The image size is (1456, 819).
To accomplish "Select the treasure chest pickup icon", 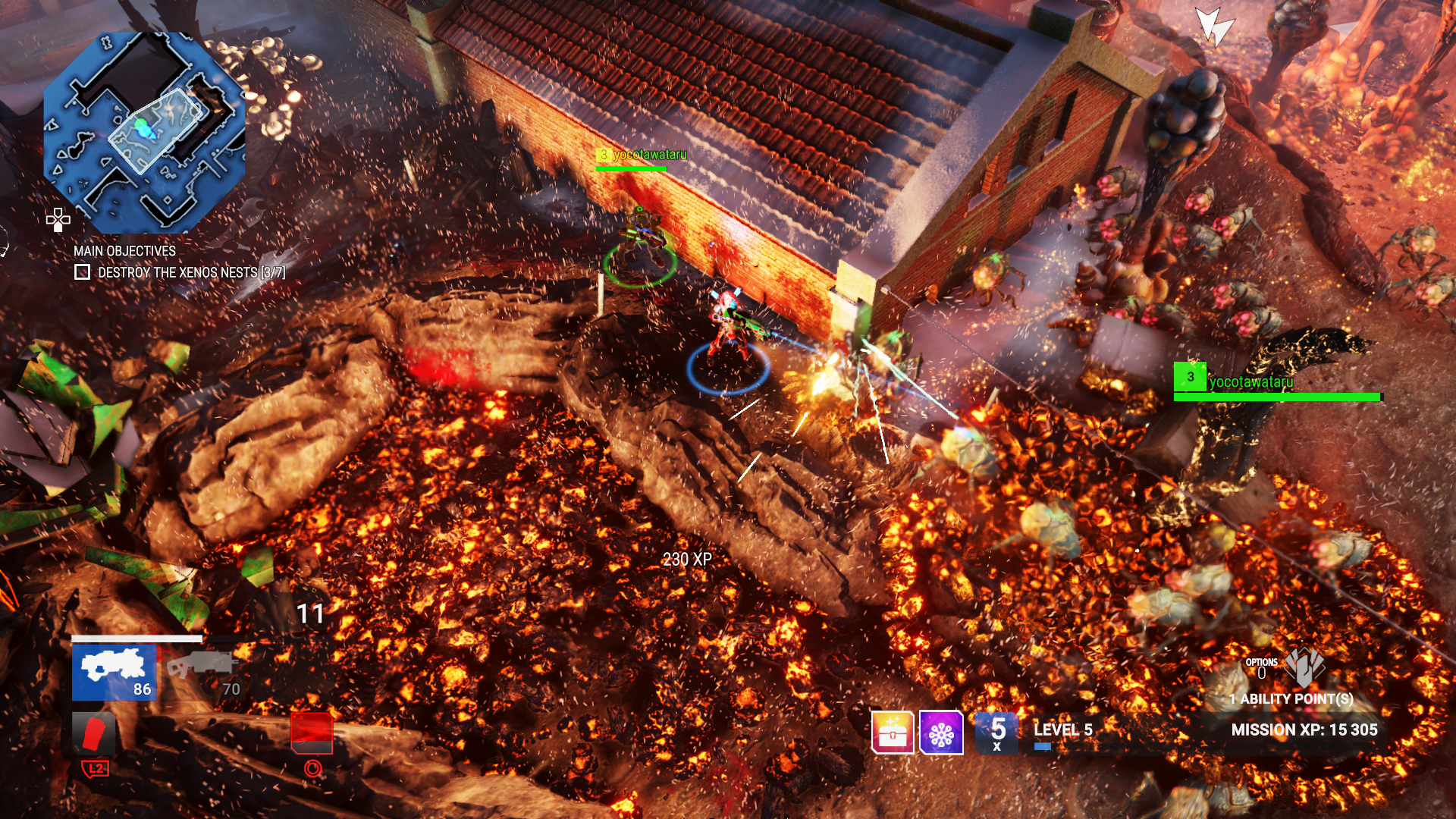I will [893, 733].
